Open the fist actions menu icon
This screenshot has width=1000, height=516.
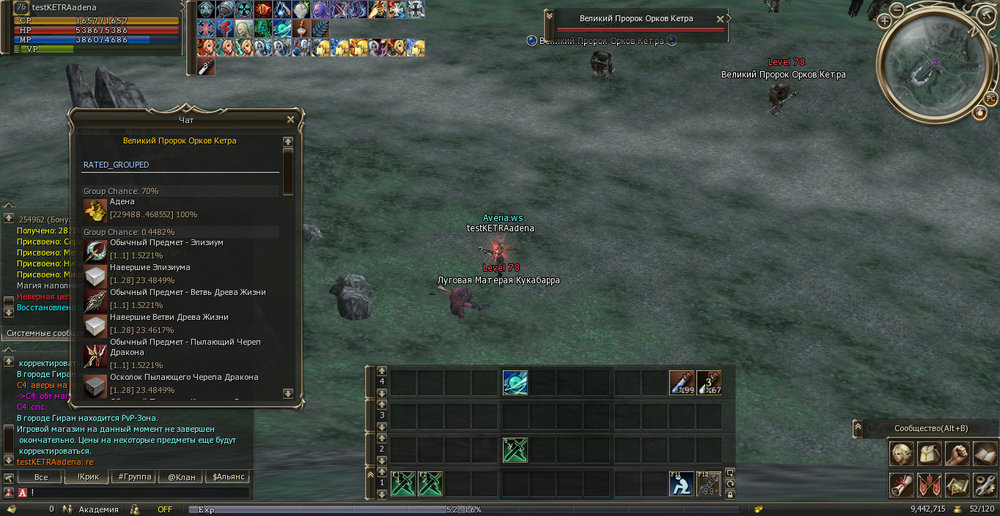point(957,453)
